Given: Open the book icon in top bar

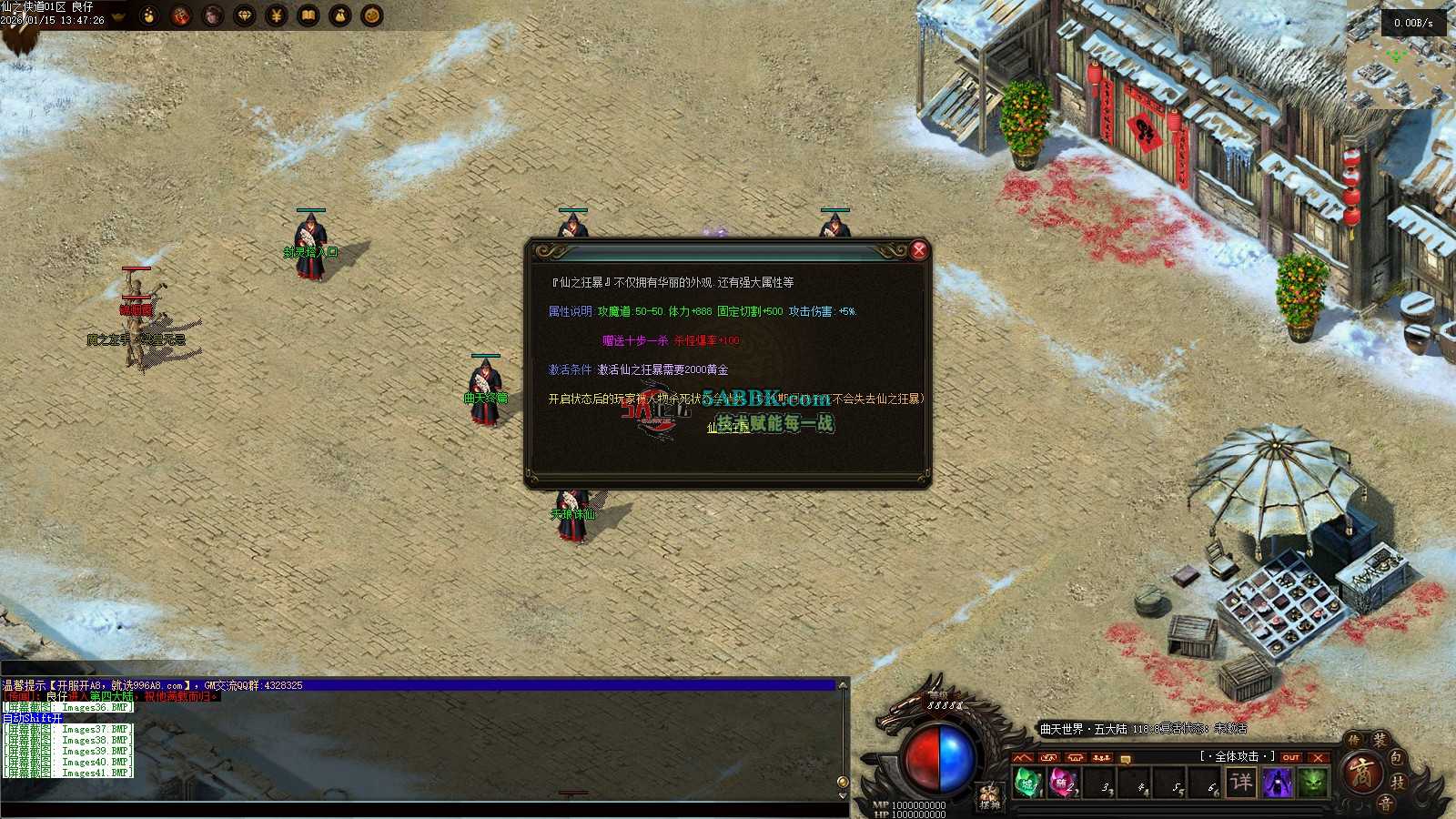Looking at the screenshot, I should [308, 15].
